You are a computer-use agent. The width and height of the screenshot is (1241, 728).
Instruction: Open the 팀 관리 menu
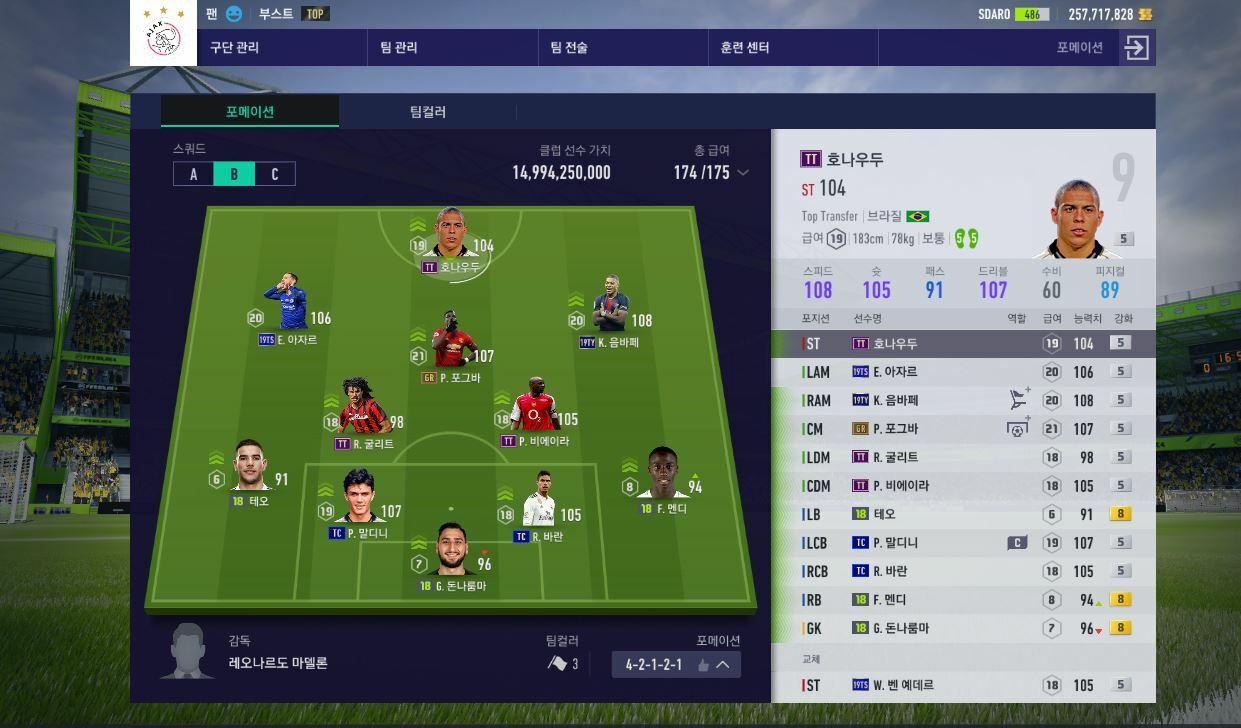[399, 48]
